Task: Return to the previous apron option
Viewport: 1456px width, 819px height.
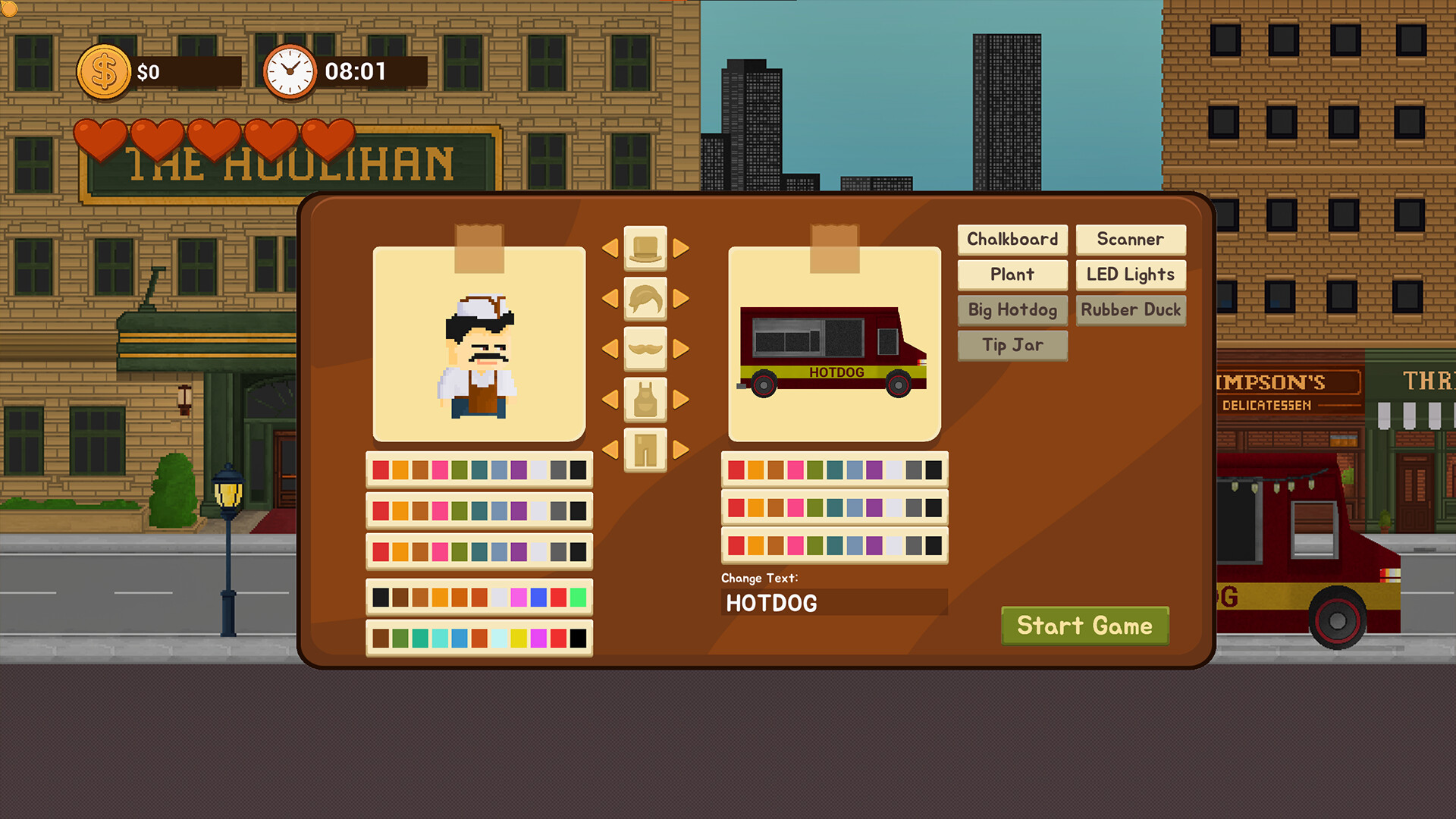Action: tap(610, 399)
